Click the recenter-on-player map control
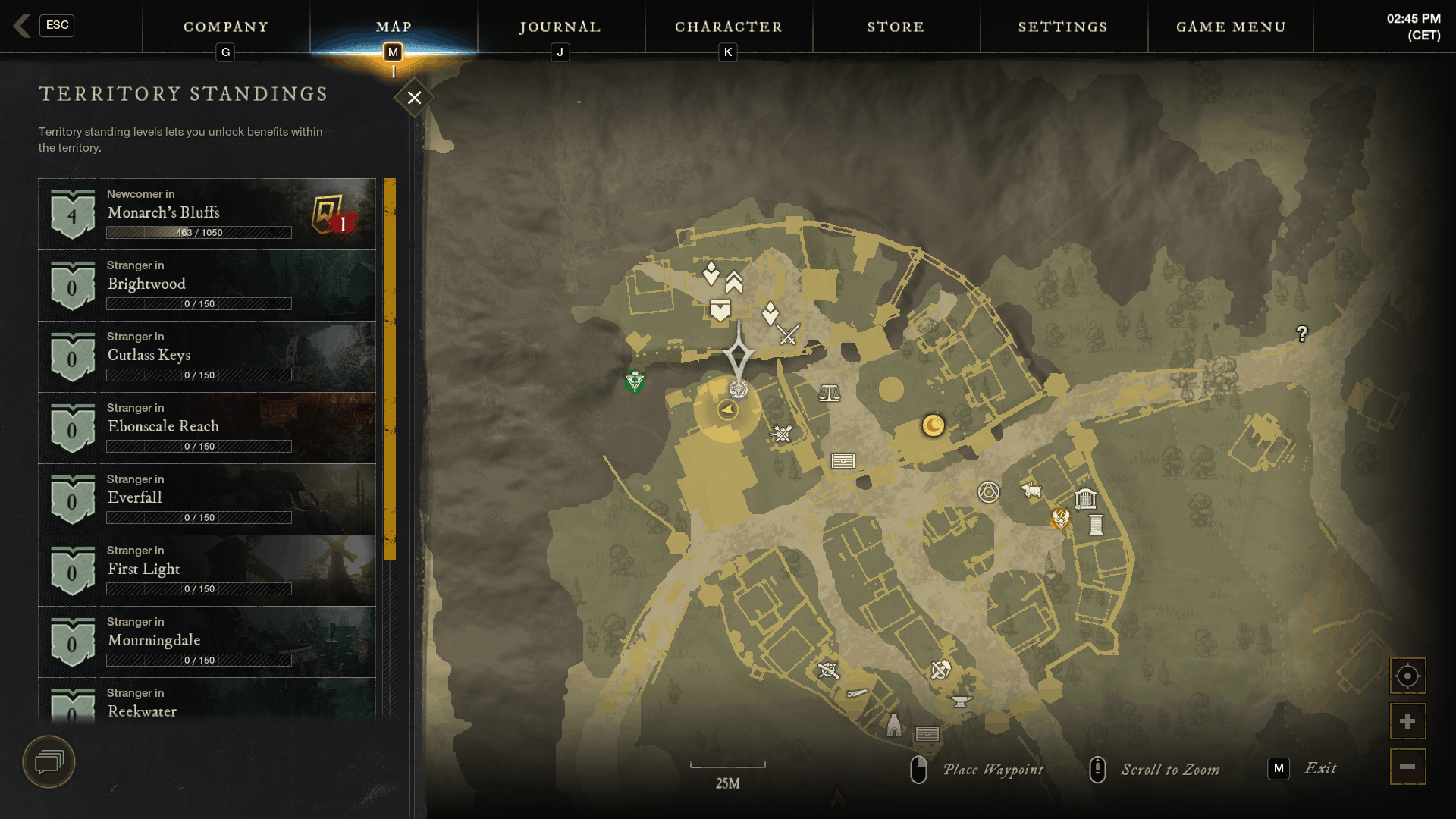Image resolution: width=1456 pixels, height=819 pixels. click(1407, 675)
